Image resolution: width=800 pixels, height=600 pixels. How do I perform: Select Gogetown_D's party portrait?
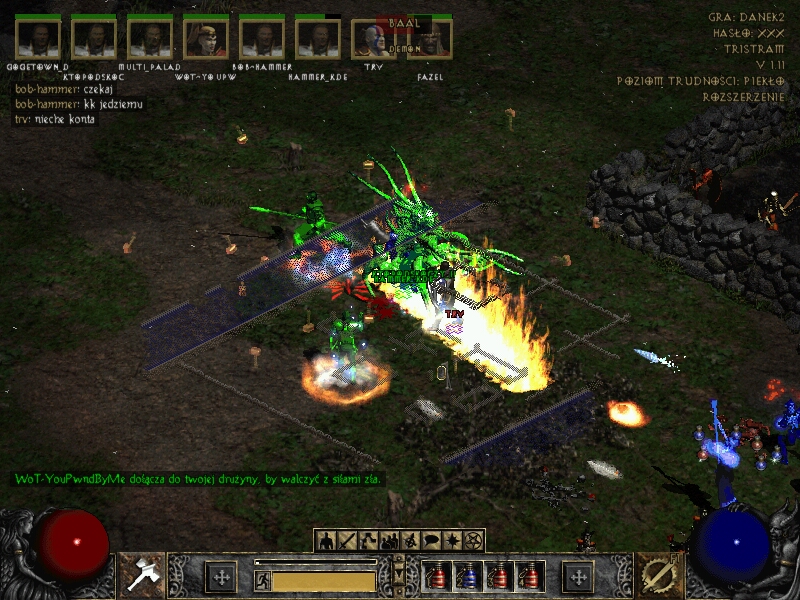click(x=39, y=39)
